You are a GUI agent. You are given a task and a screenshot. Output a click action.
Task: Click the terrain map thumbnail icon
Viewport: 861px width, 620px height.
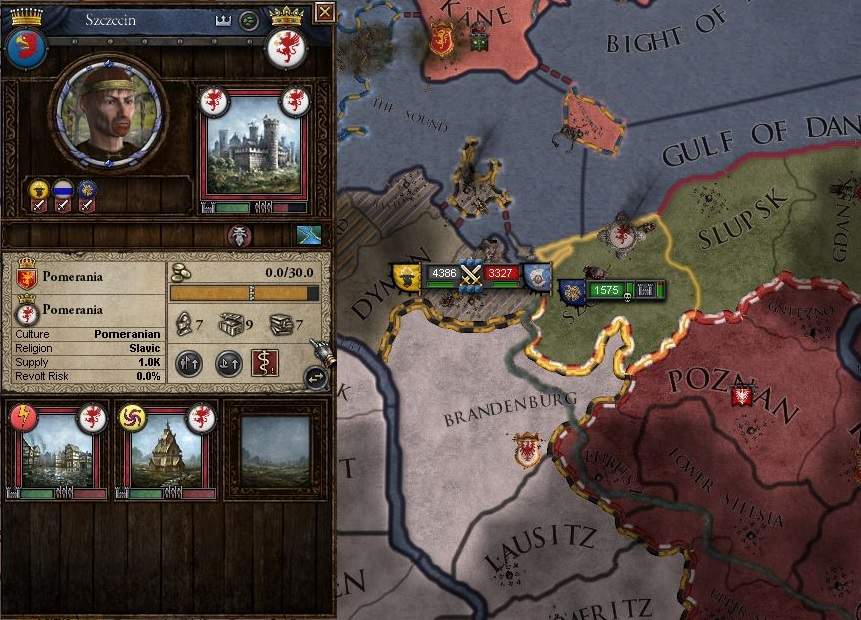pyautogui.click(x=309, y=235)
